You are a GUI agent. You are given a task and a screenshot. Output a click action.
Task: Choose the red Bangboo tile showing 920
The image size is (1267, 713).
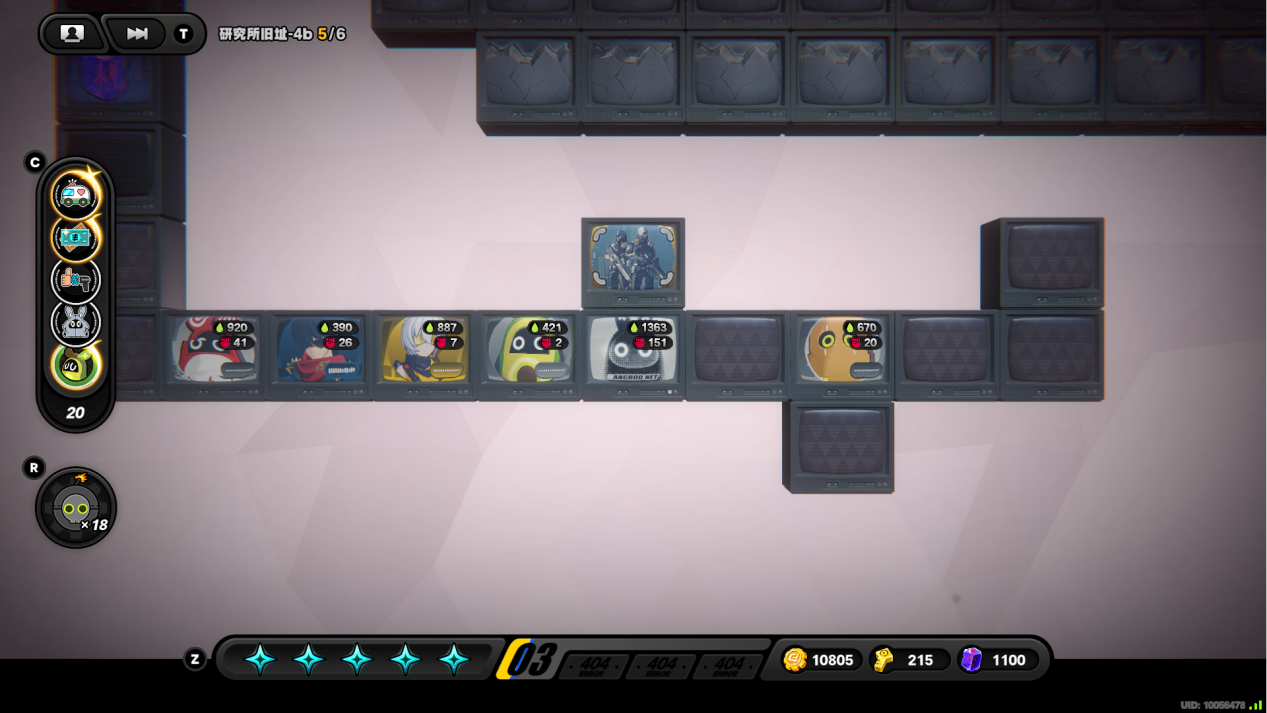tap(213, 351)
